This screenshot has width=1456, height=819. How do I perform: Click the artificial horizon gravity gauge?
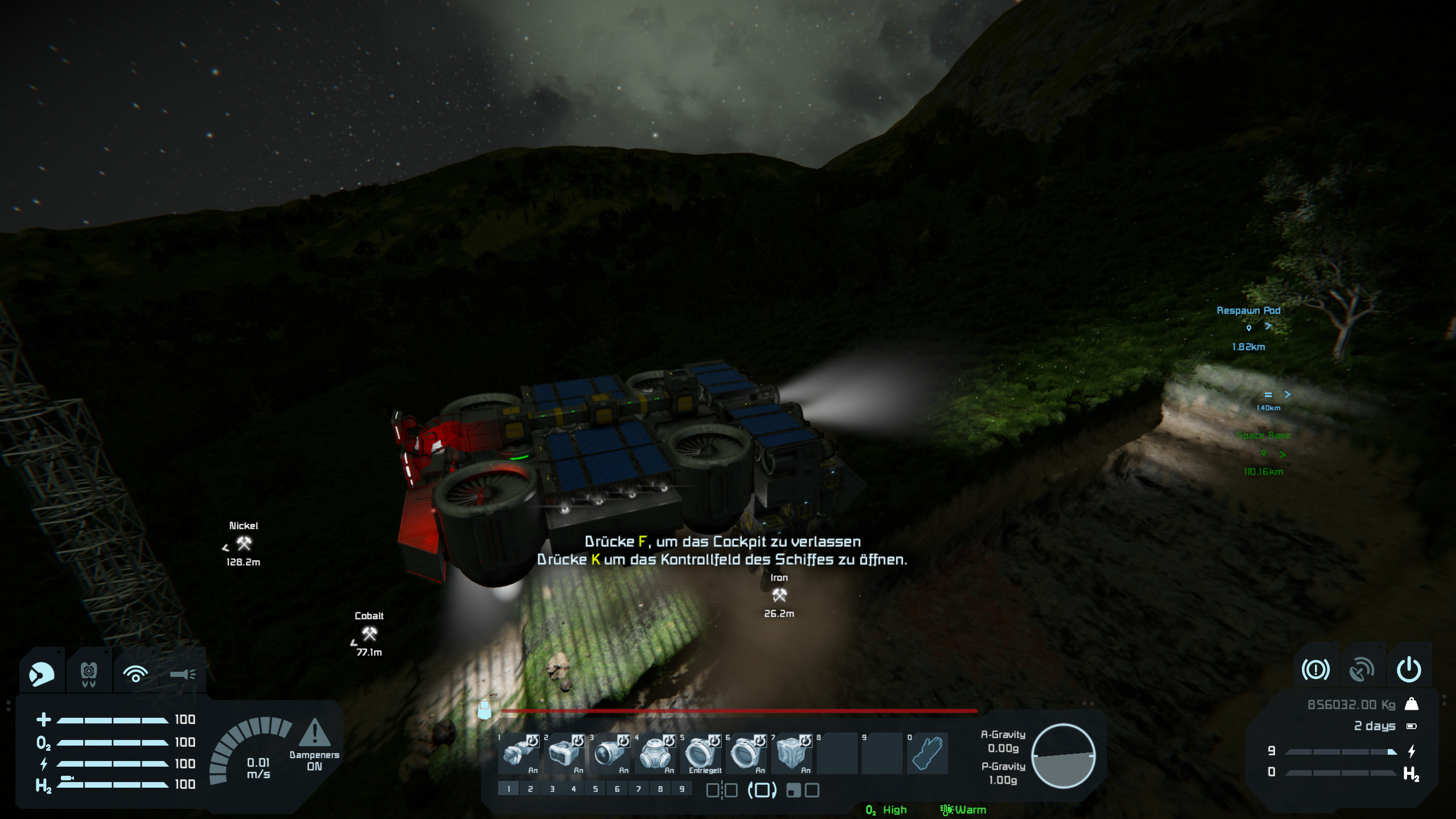click(x=1063, y=756)
